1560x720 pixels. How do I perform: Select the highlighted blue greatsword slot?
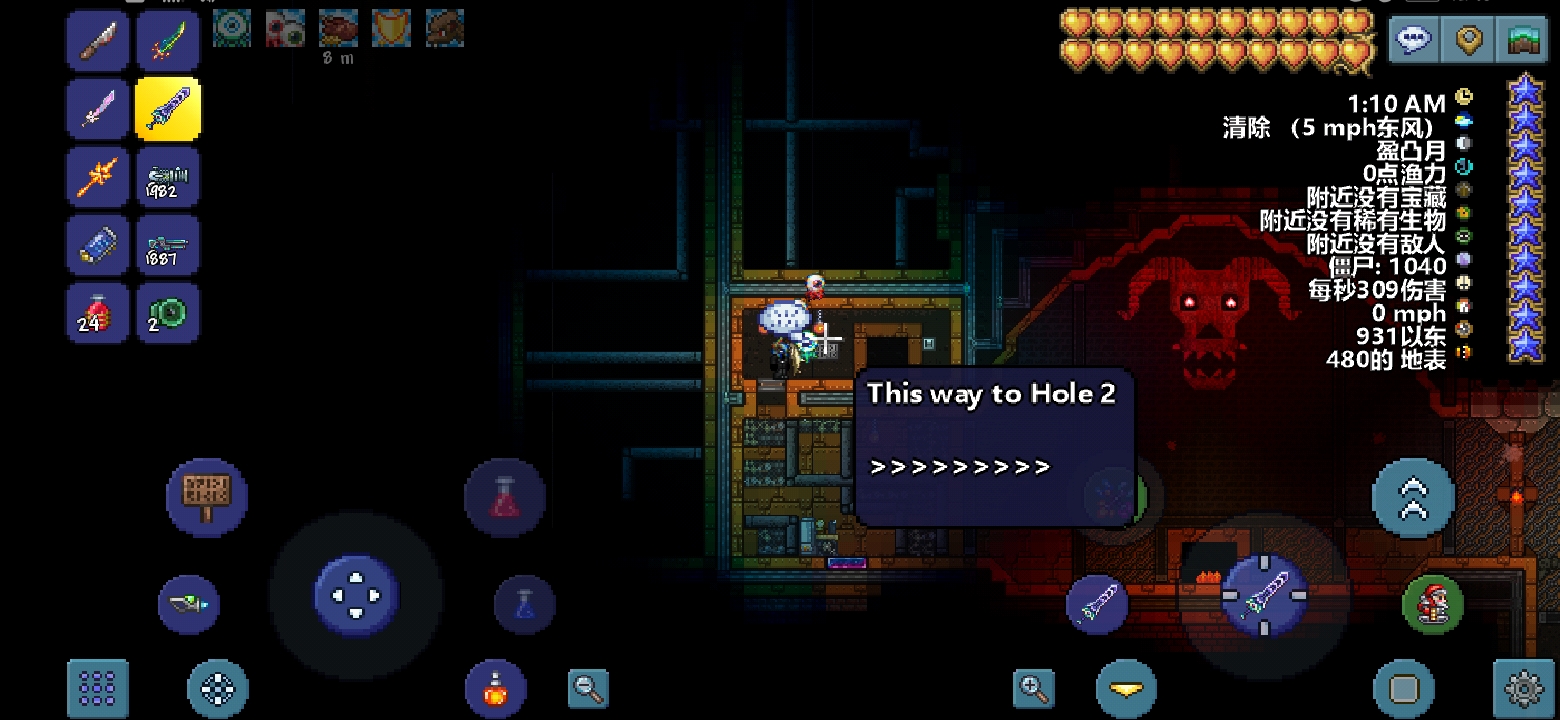click(x=167, y=109)
